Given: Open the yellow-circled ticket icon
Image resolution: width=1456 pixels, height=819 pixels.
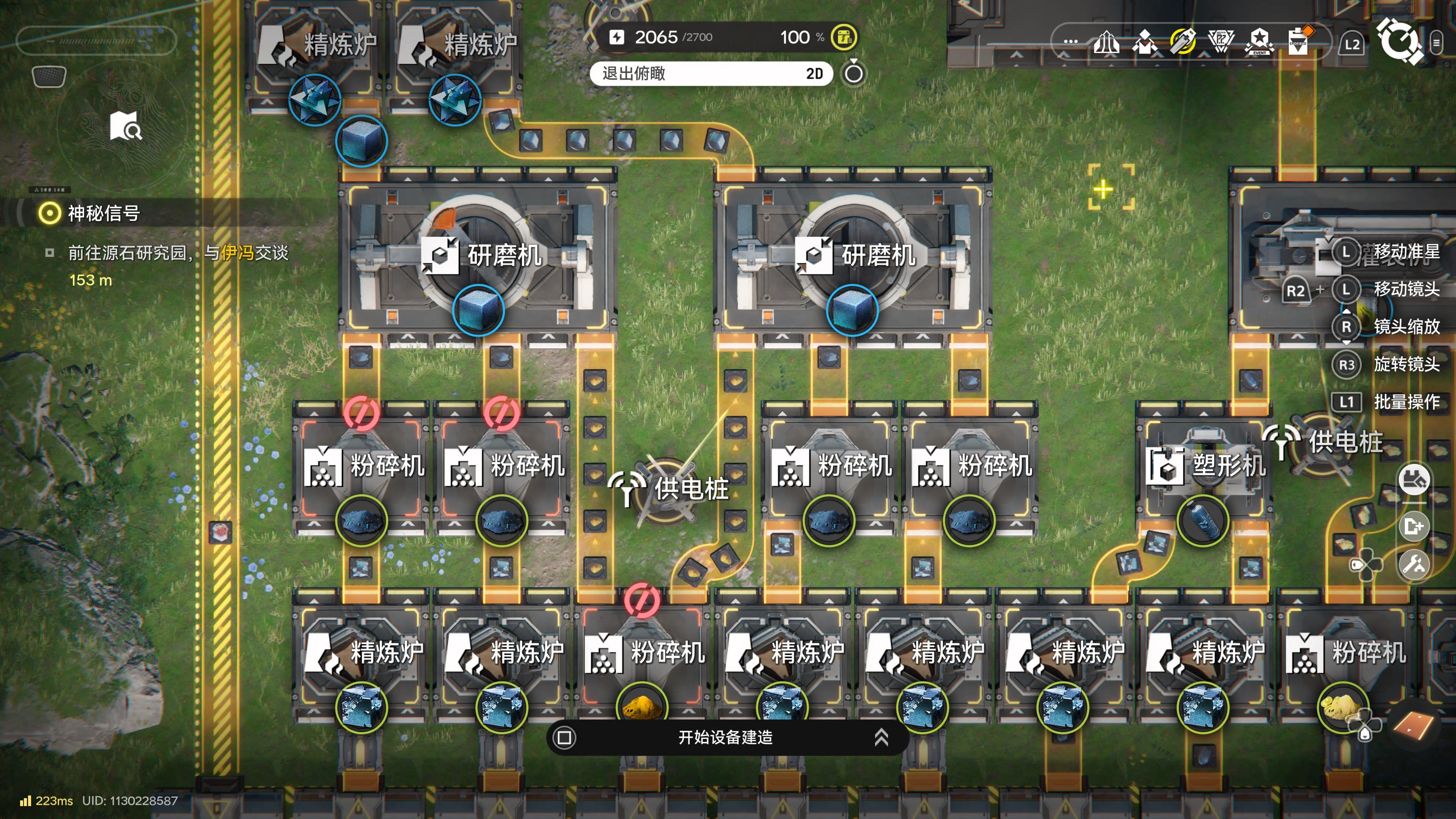Looking at the screenshot, I should click(1183, 42).
